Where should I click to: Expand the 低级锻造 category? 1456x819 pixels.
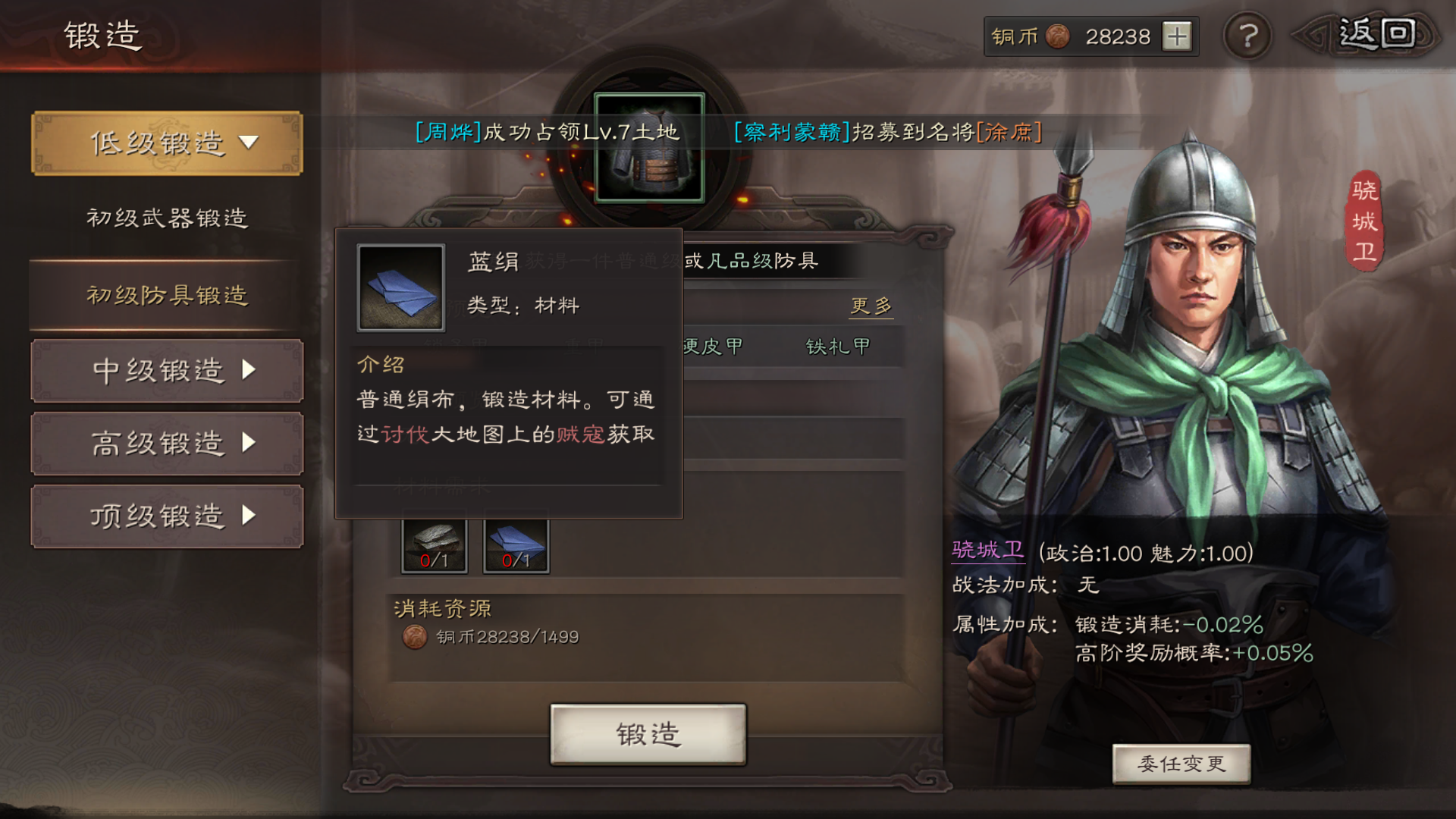(167, 143)
